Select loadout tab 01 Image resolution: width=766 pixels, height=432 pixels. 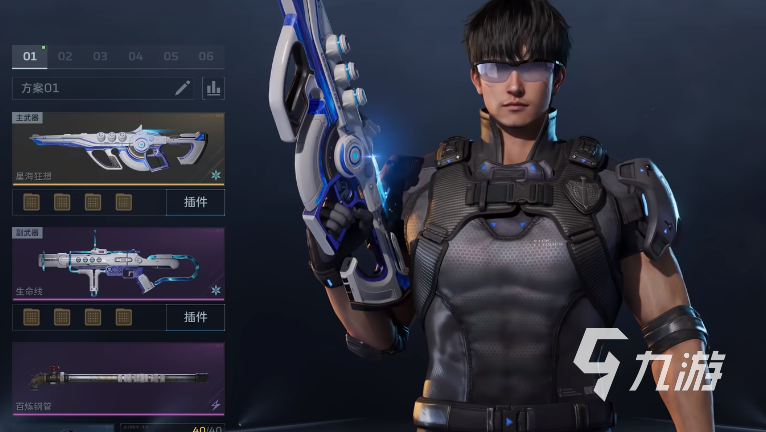[x=30, y=57]
